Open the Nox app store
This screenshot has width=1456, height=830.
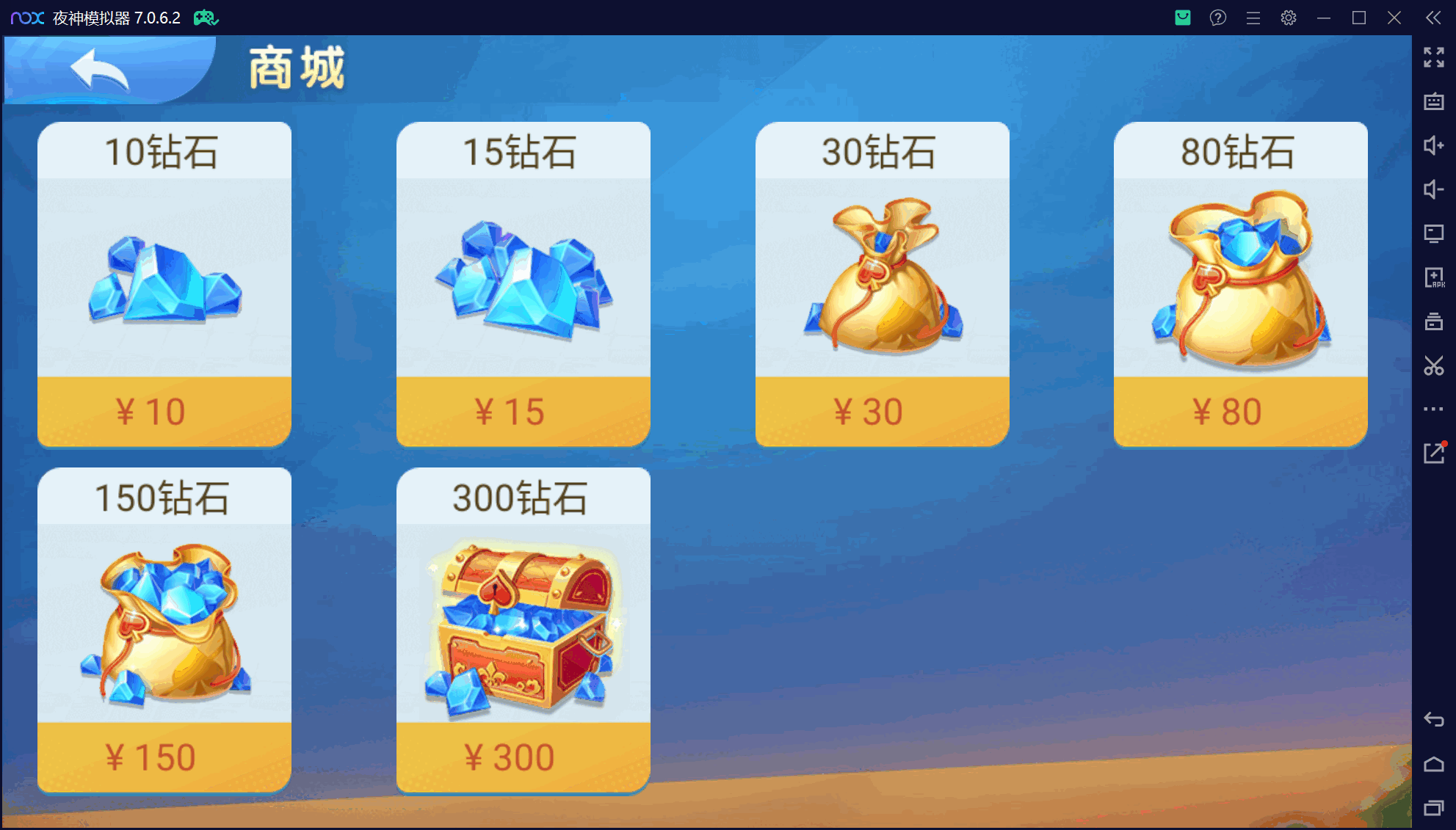1182,18
